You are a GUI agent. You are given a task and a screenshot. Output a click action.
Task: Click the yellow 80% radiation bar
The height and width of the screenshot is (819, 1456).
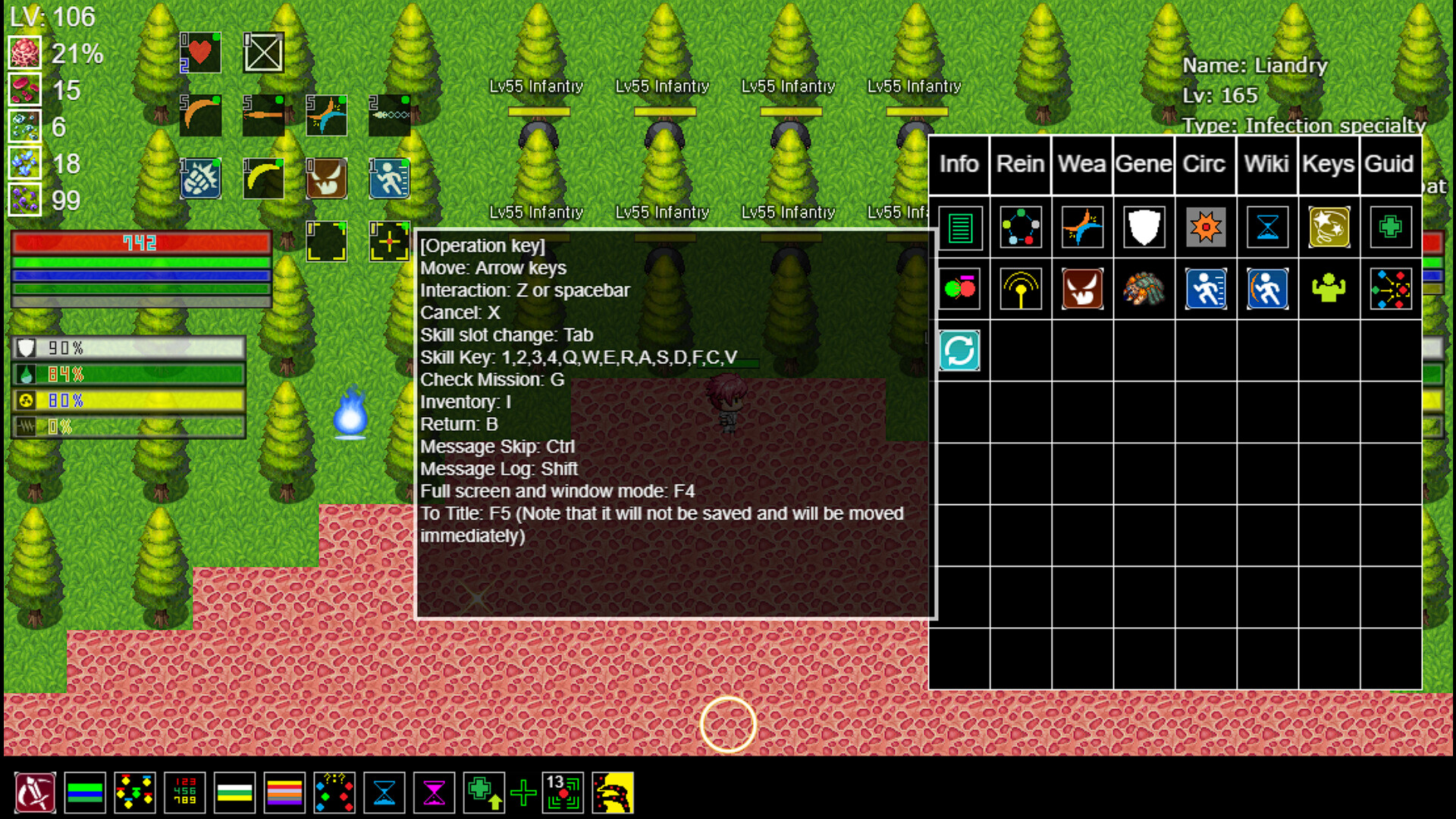[129, 400]
